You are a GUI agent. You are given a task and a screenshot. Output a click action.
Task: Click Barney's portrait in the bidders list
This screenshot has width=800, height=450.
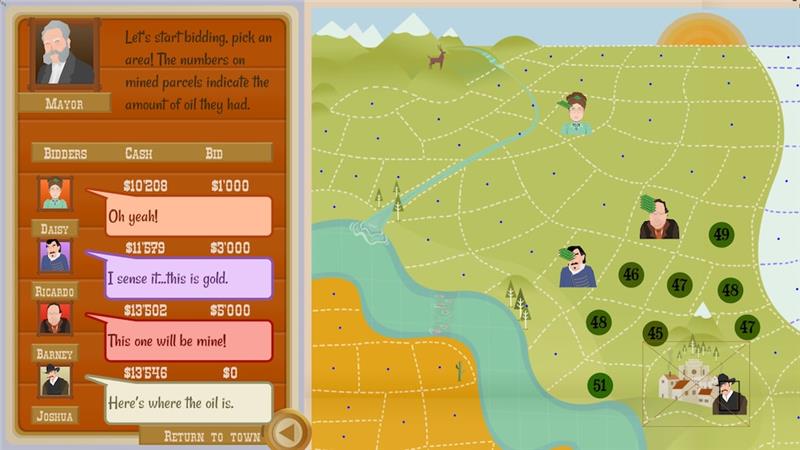point(54,319)
